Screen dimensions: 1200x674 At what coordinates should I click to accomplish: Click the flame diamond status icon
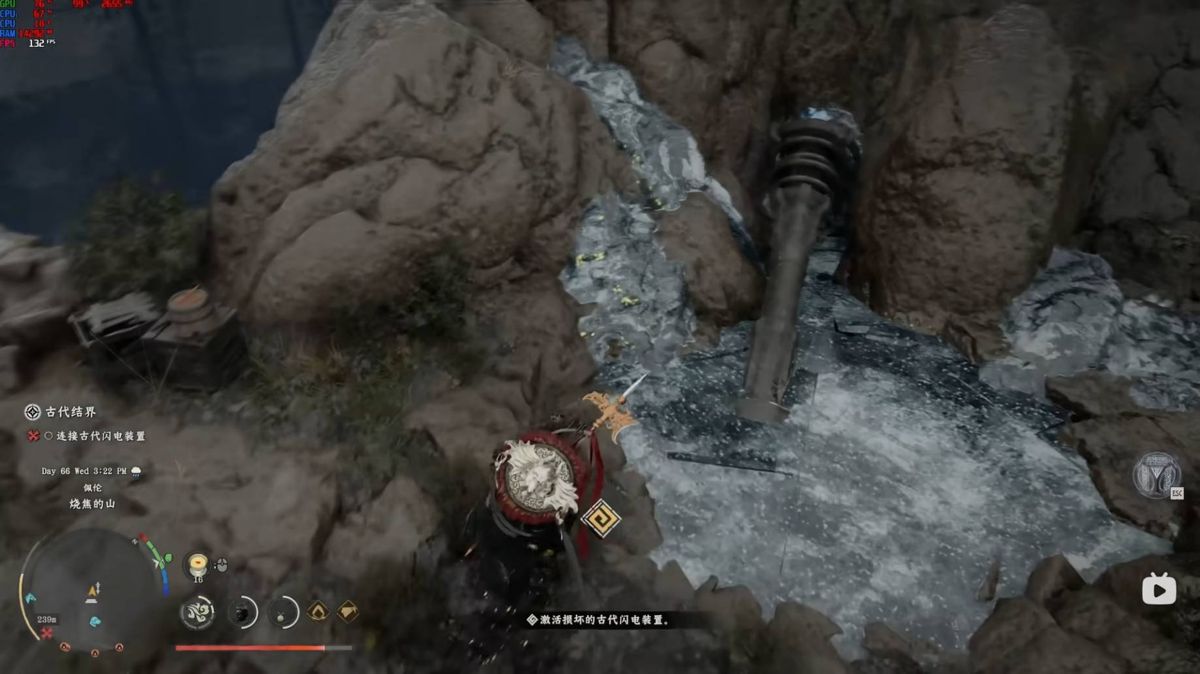coord(318,610)
